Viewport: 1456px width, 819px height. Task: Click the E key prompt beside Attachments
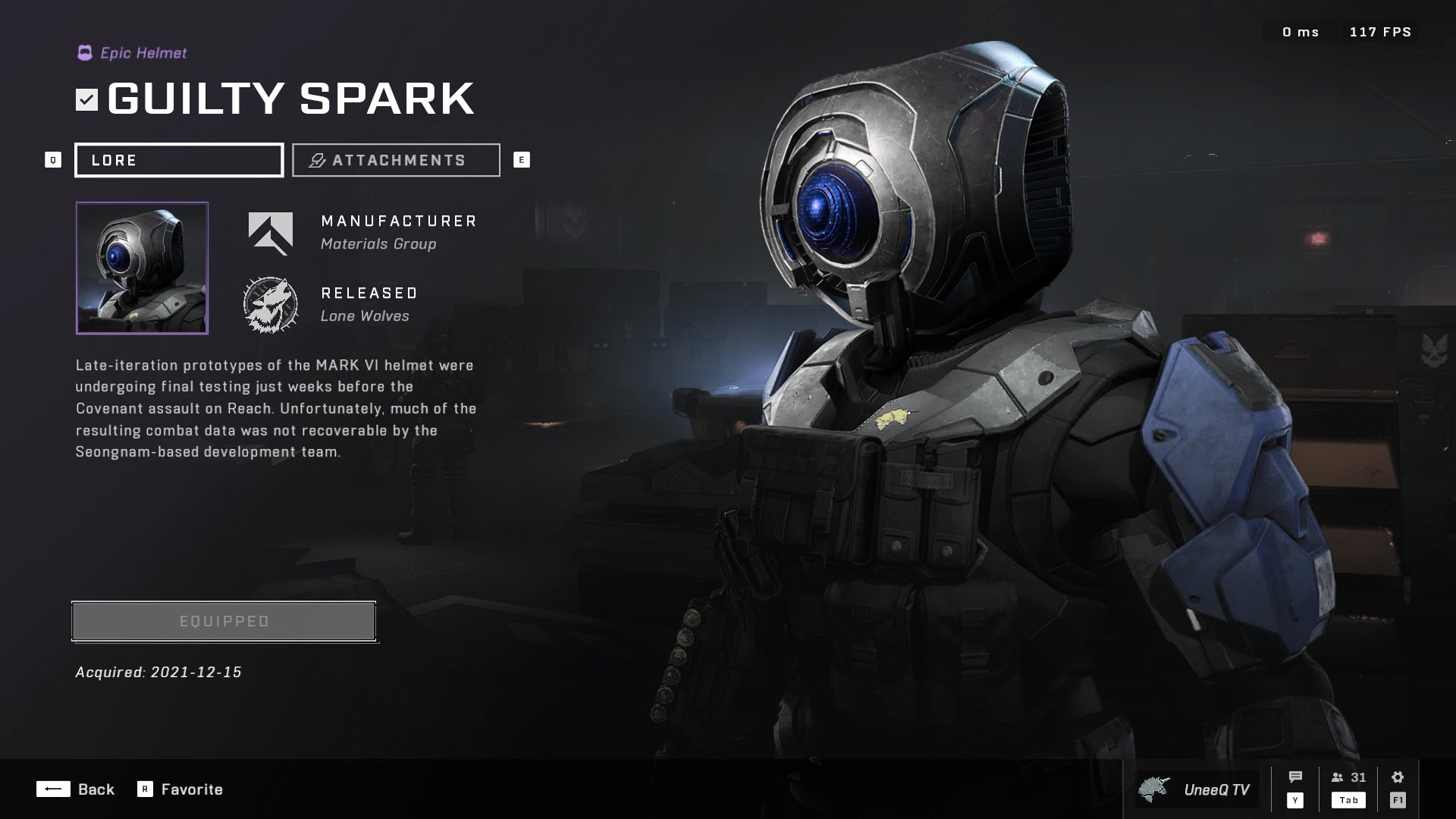521,159
